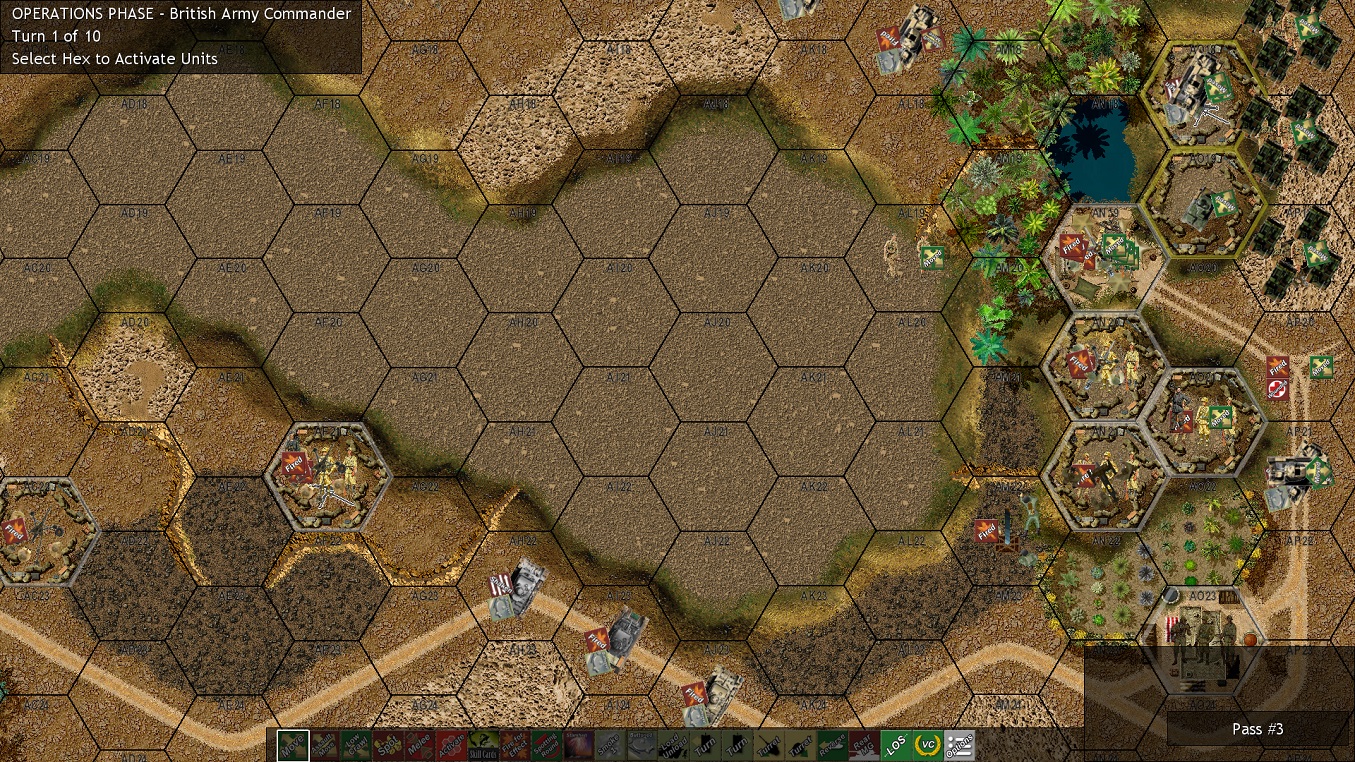Click the Pass #3 button
The width and height of the screenshot is (1355, 762).
pyautogui.click(x=1257, y=729)
